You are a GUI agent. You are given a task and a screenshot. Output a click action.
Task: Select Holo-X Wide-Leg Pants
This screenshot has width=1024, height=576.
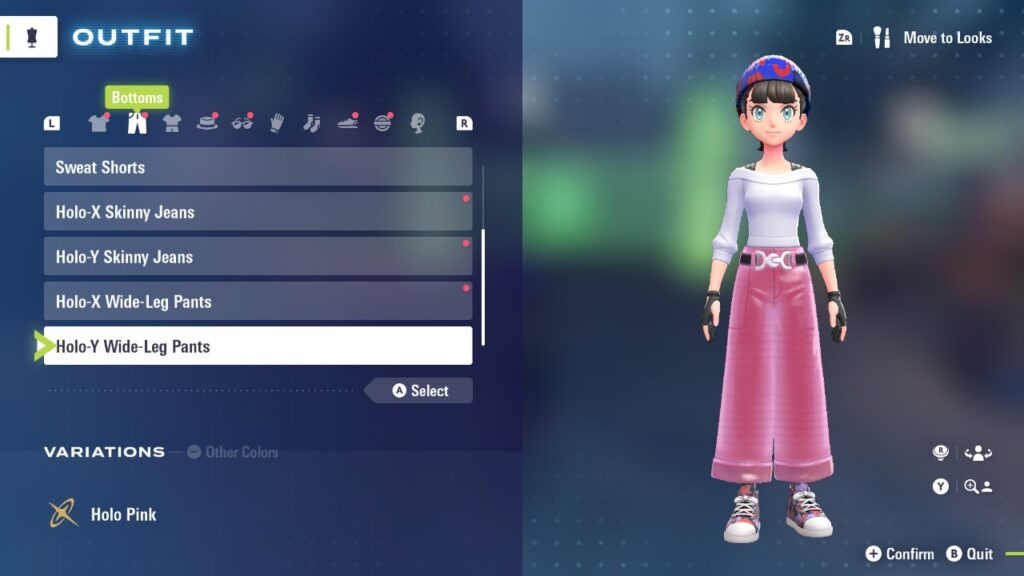pyautogui.click(x=257, y=302)
